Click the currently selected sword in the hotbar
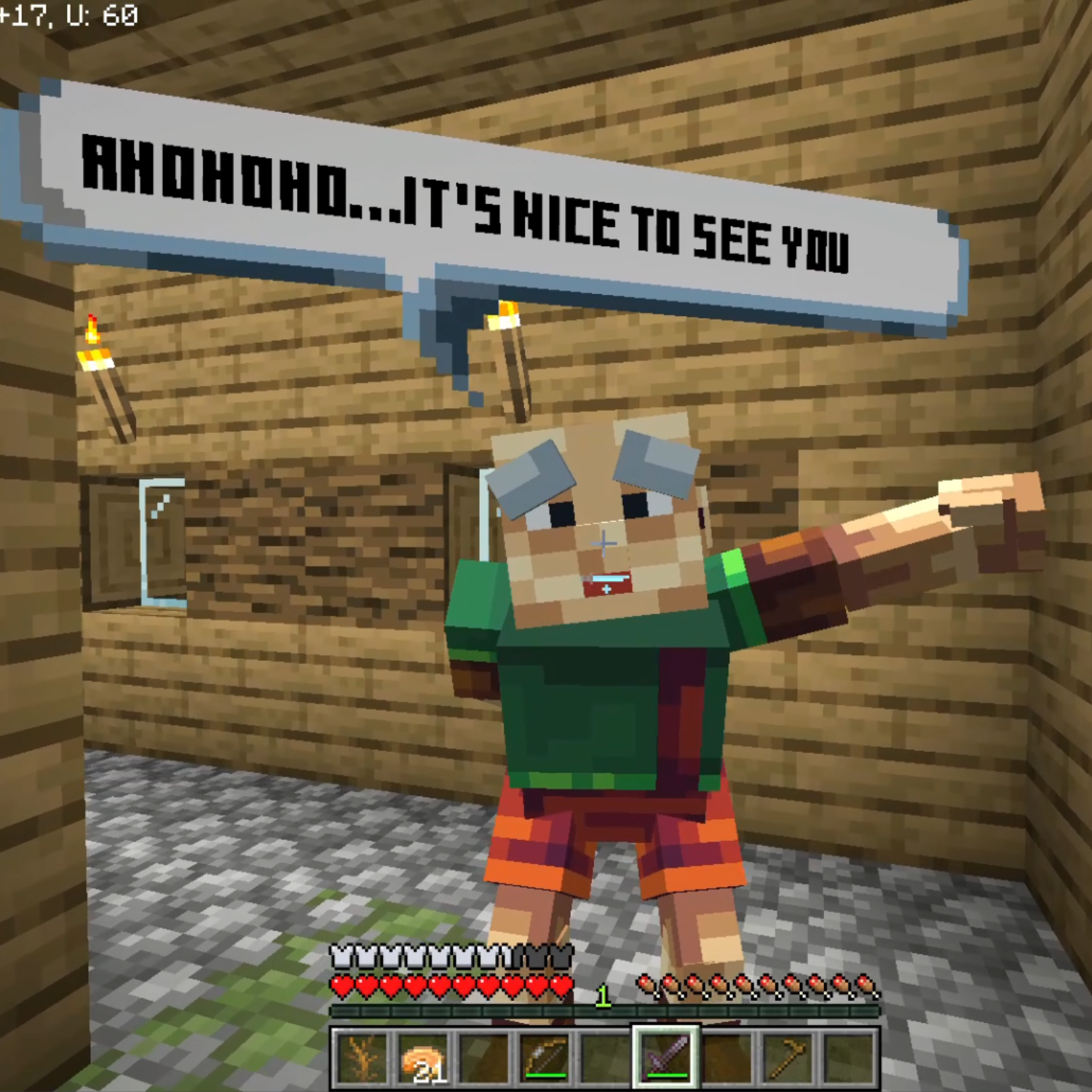The height and width of the screenshot is (1092, 1092). click(x=668, y=1057)
